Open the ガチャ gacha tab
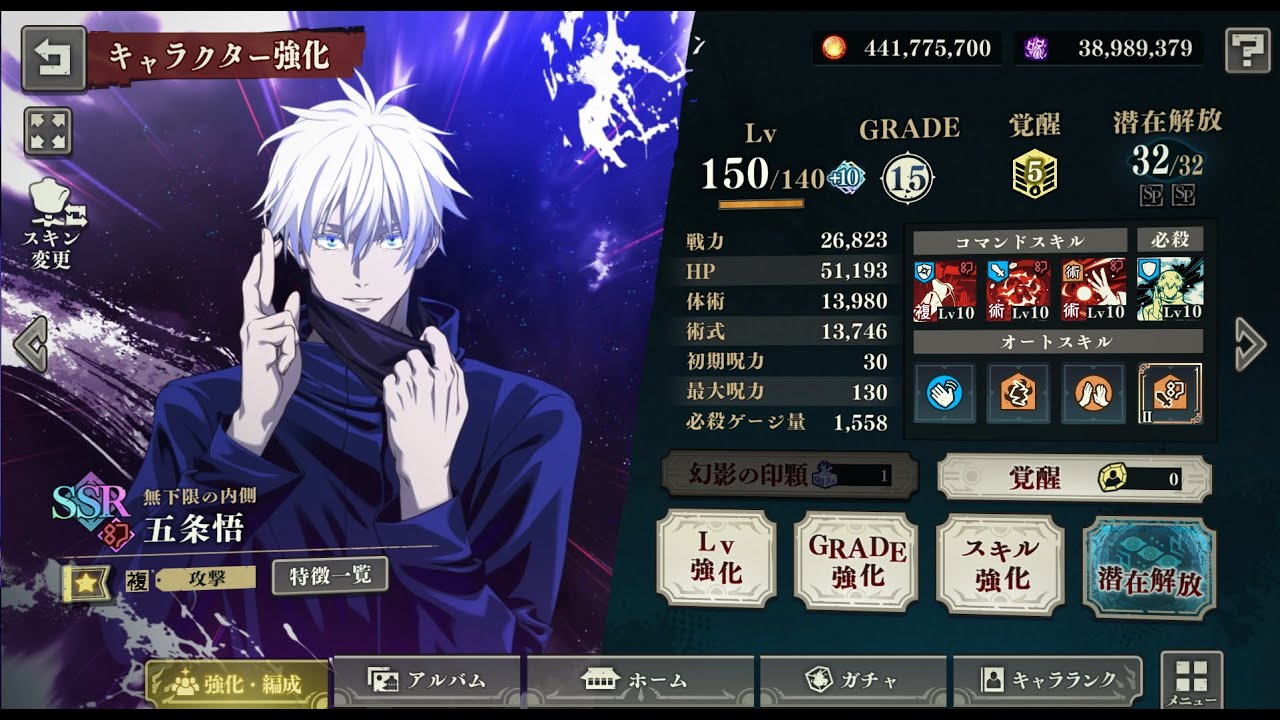1280x720 pixels. tap(852, 681)
